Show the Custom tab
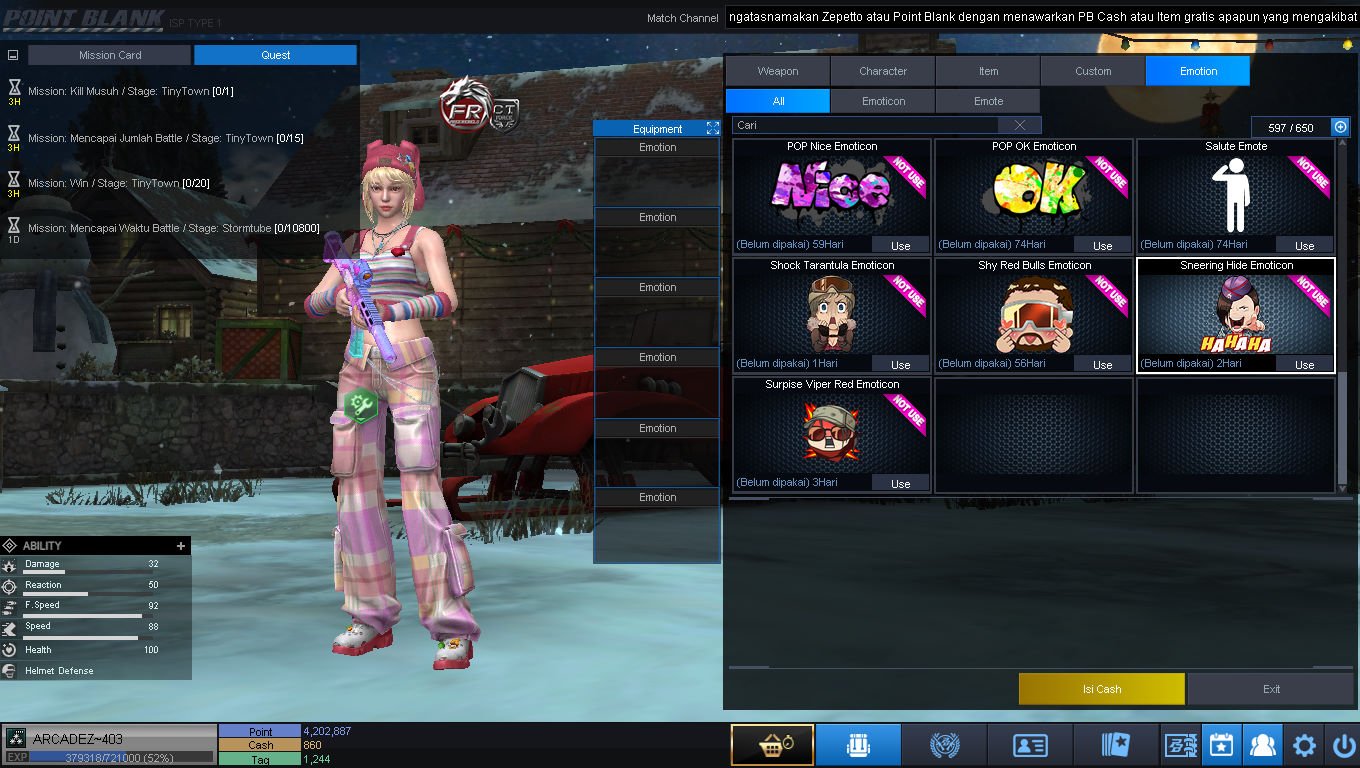 (1093, 71)
